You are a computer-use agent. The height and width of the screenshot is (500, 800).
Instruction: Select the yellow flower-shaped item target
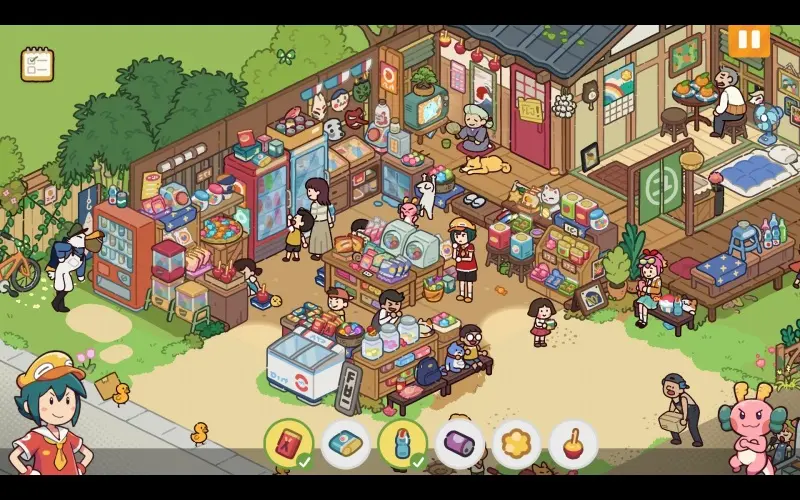click(516, 444)
